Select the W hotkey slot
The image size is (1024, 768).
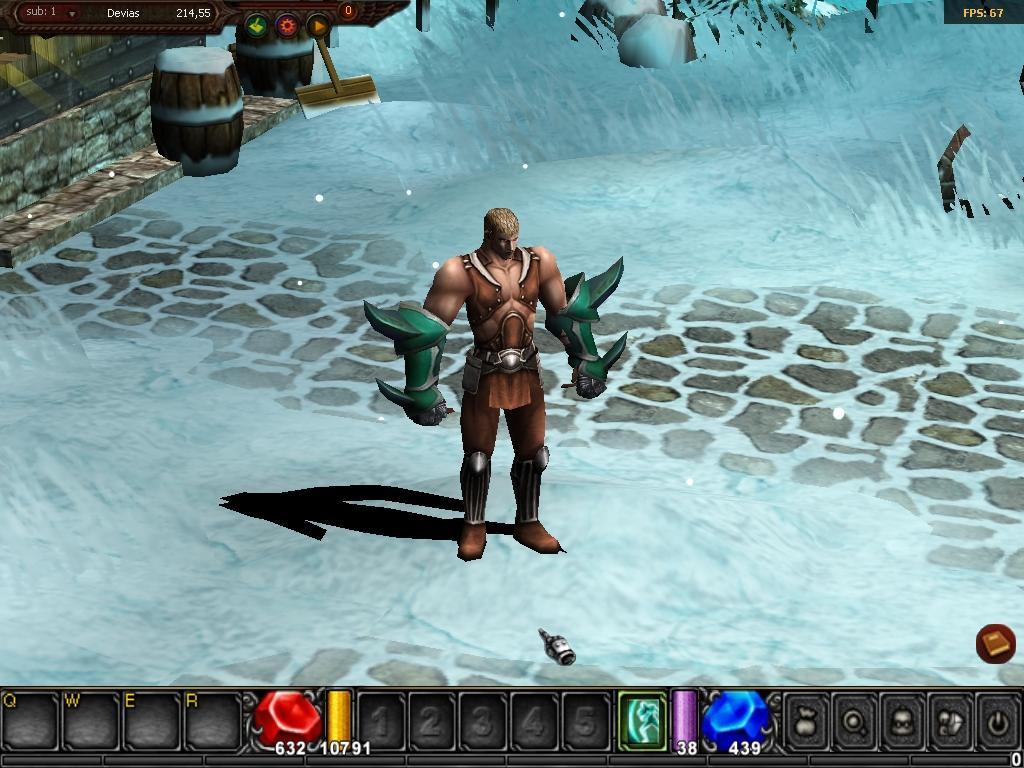click(91, 720)
